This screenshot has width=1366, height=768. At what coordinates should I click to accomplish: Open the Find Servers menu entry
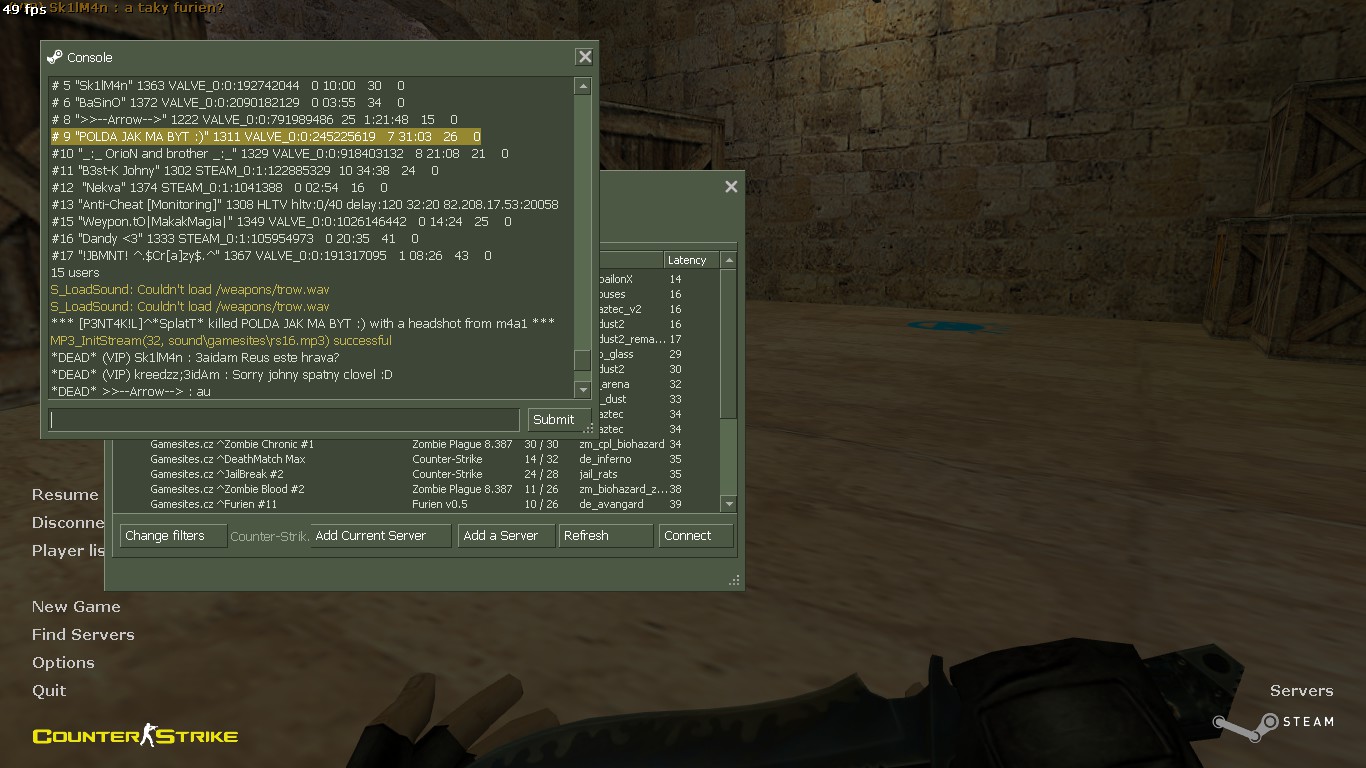(x=83, y=635)
